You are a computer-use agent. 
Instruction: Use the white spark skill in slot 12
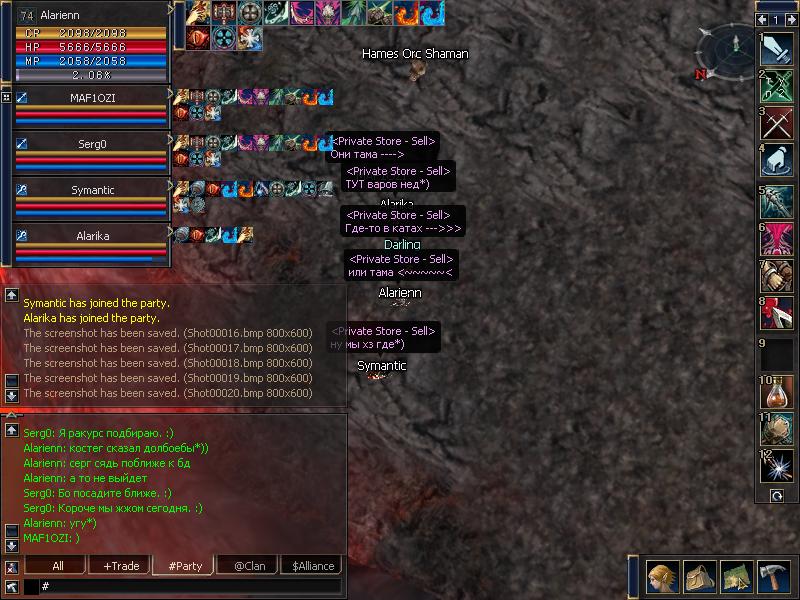[x=777, y=465]
